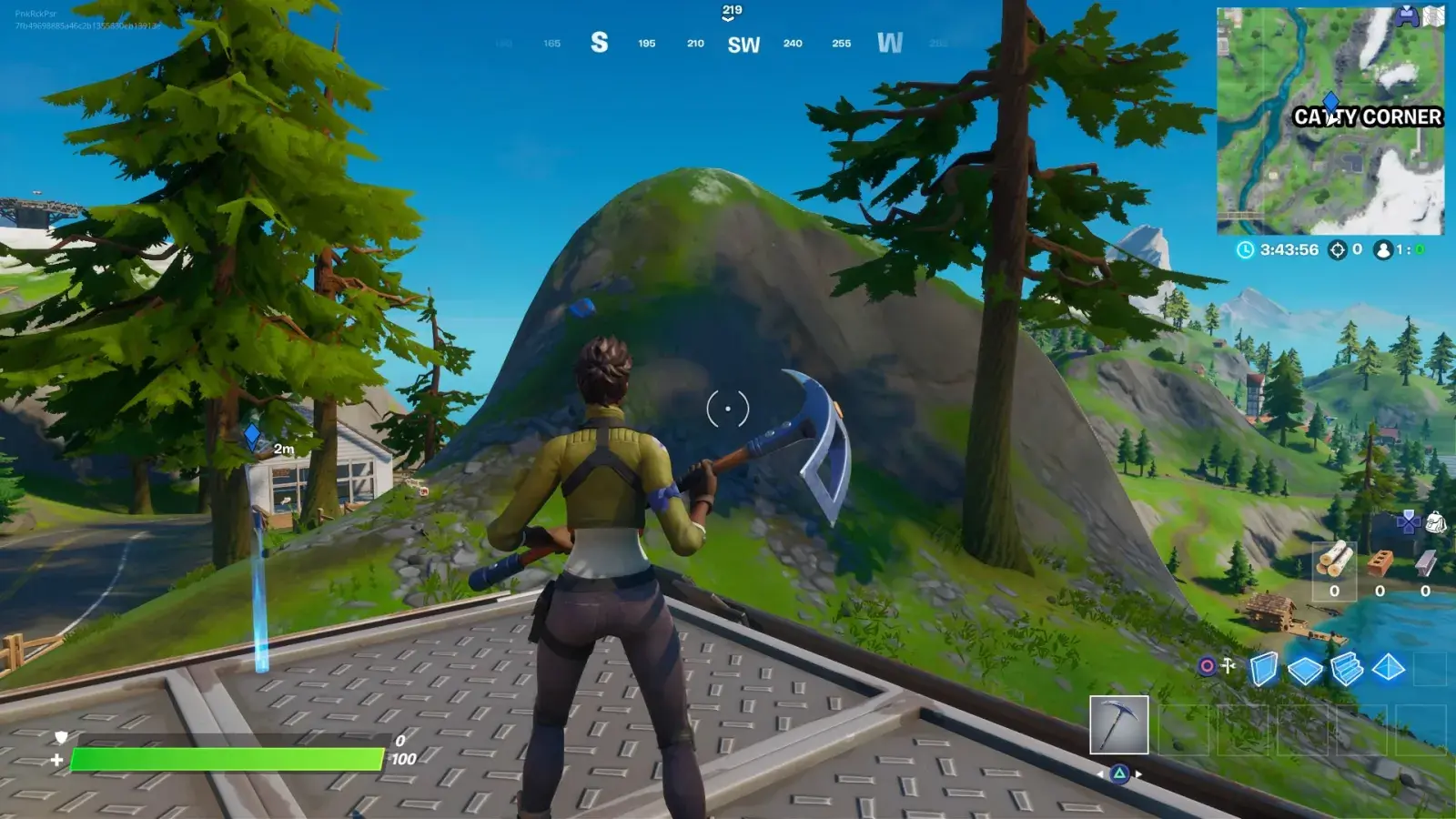Choose the floor building piece
Screen dimensions: 1456x819
coord(1305,671)
